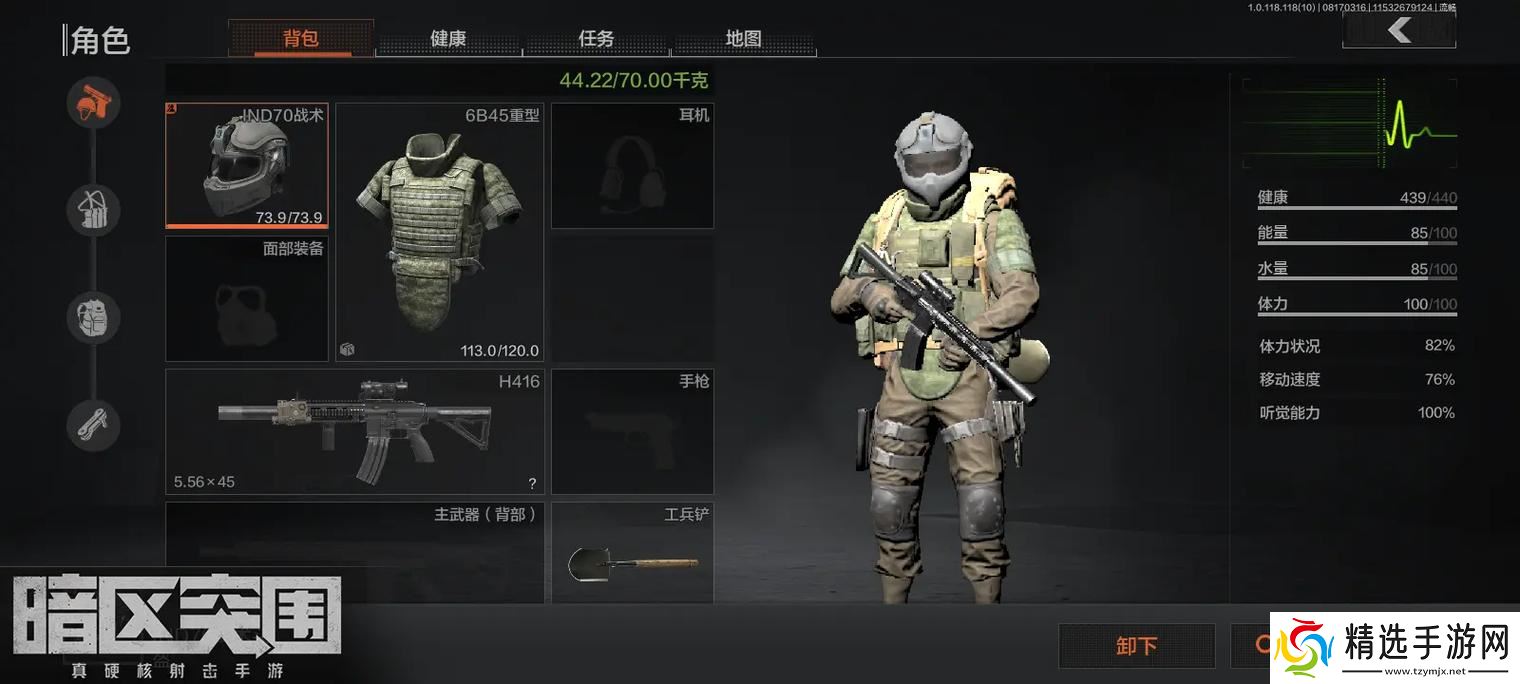Screen dimensions: 1520x684
Task: Show the 任务 tab
Action: tap(596, 39)
